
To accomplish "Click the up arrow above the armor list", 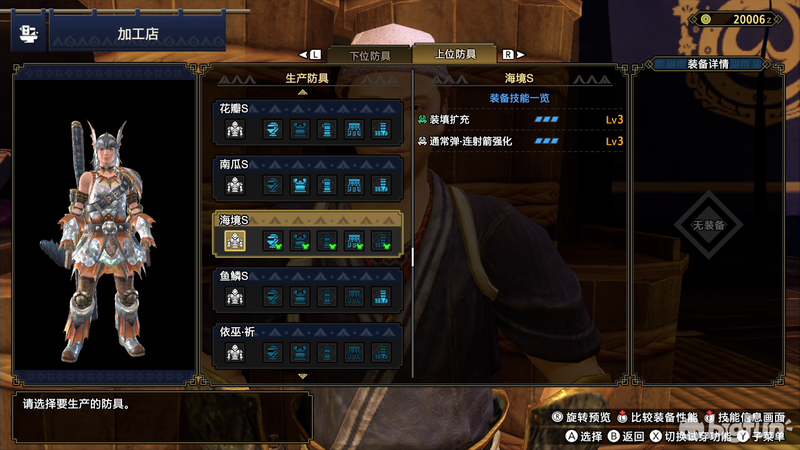I will (303, 92).
